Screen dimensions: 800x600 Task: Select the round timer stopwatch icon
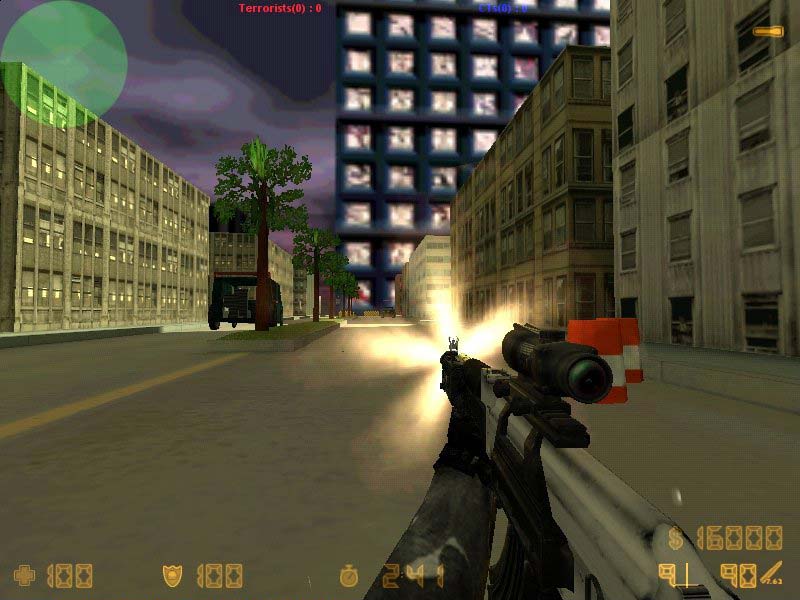[x=349, y=576]
